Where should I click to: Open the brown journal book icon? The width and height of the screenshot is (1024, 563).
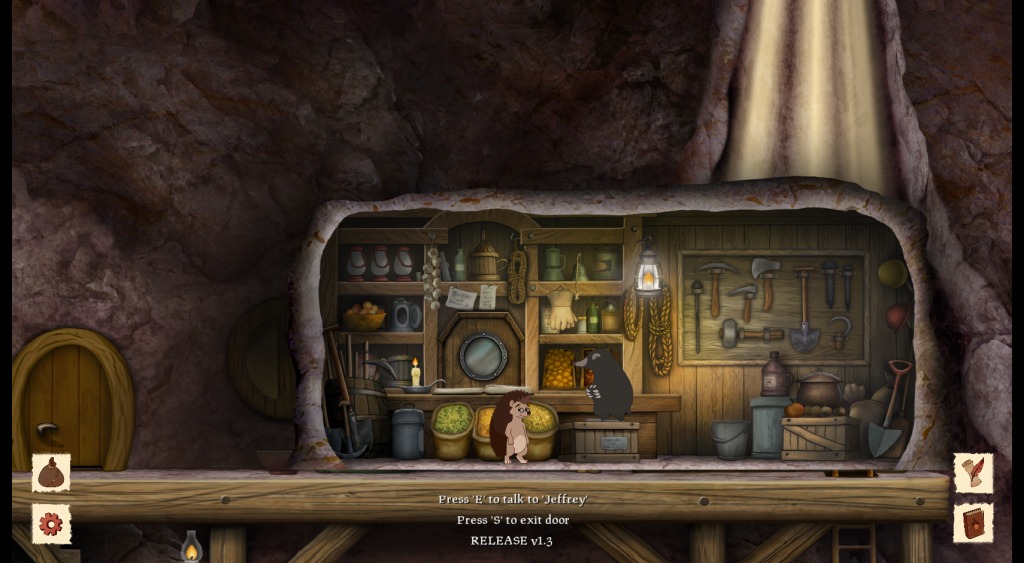coord(972,523)
